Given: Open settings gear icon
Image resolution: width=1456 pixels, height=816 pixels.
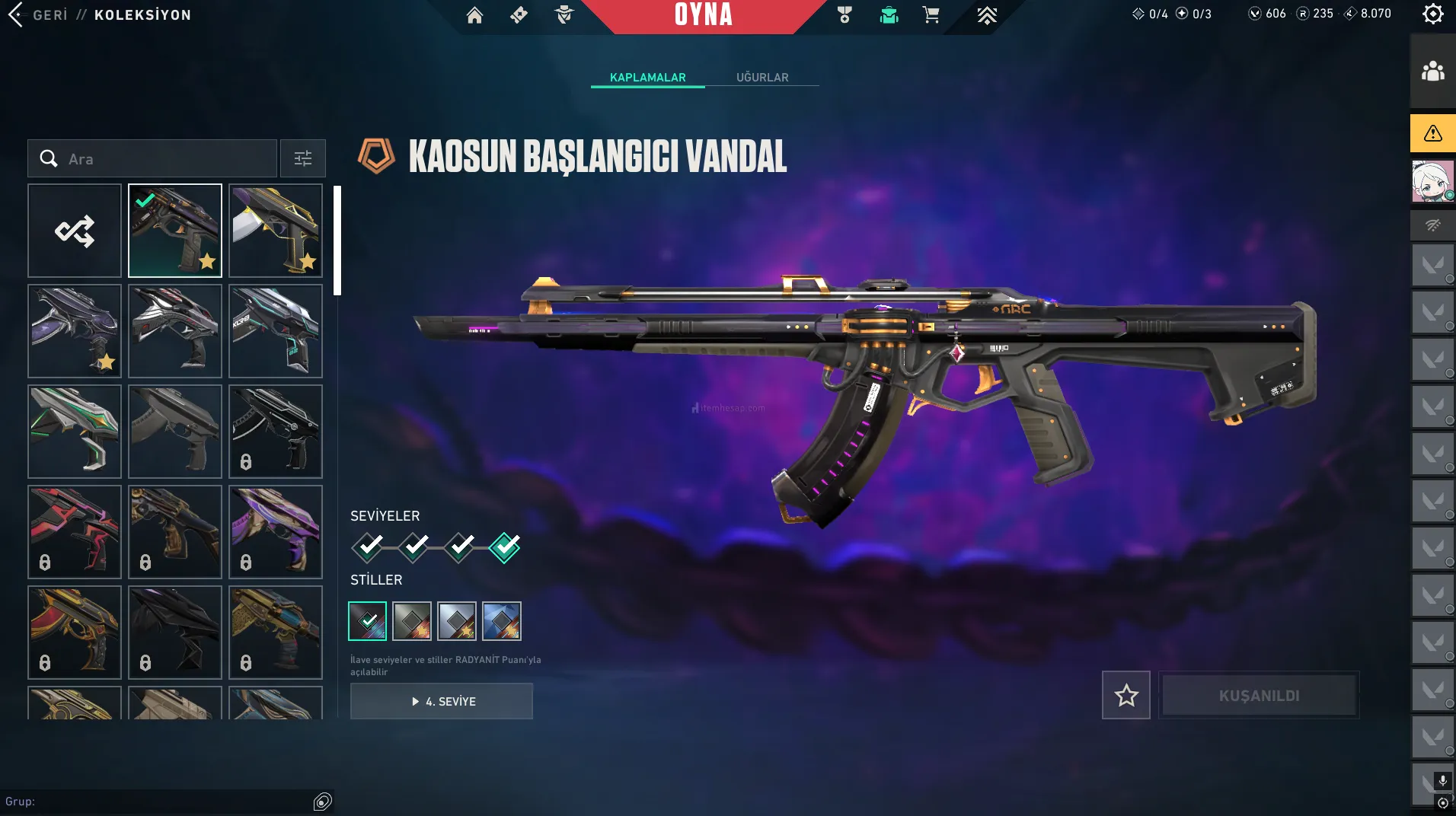Looking at the screenshot, I should [x=1432, y=14].
